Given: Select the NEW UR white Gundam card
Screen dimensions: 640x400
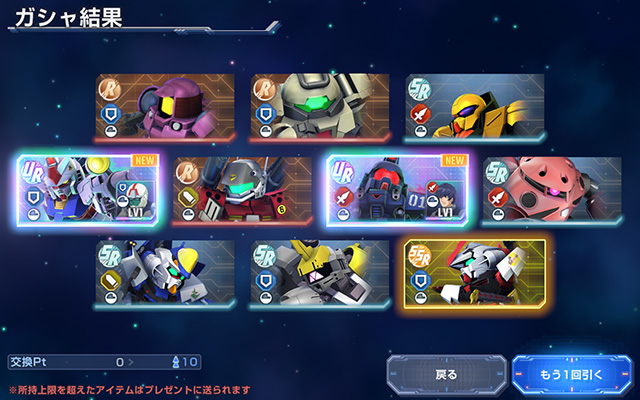Looking at the screenshot, I should [x=88, y=190].
